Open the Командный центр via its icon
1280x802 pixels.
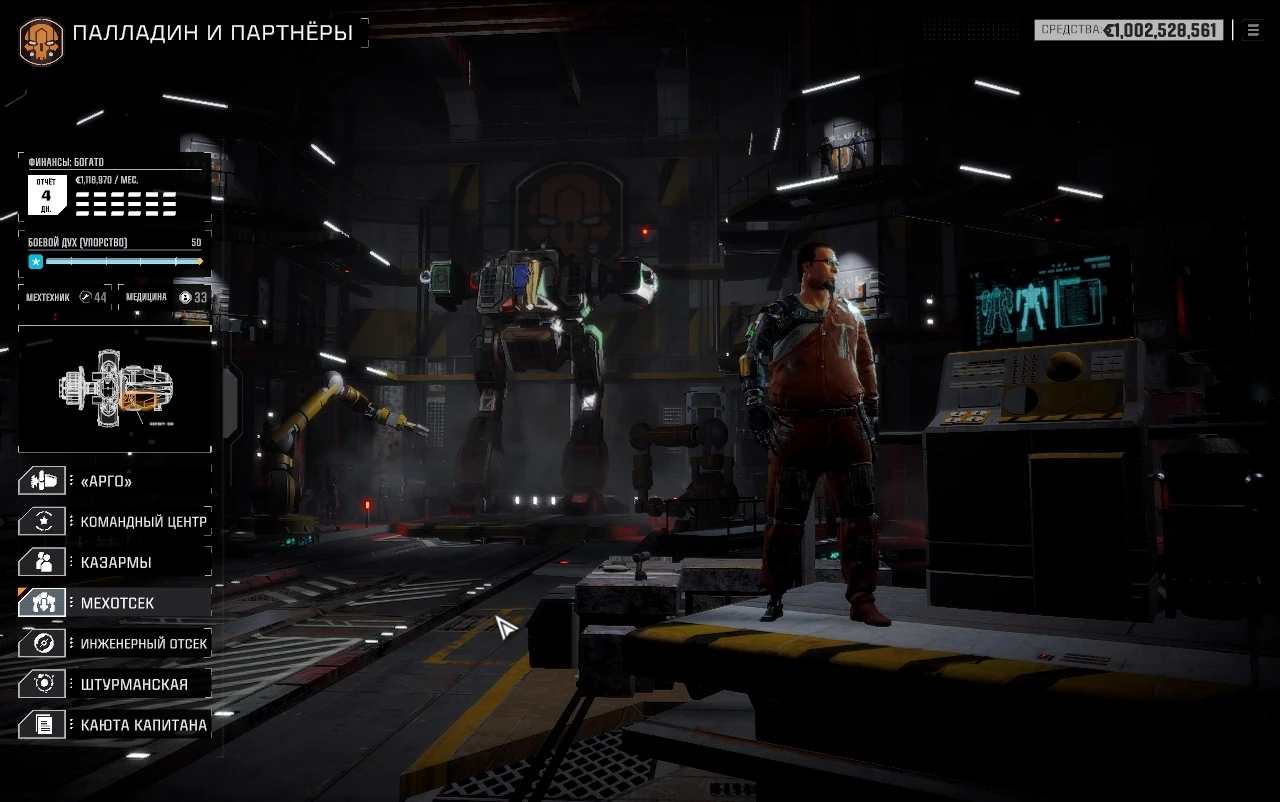(42, 521)
